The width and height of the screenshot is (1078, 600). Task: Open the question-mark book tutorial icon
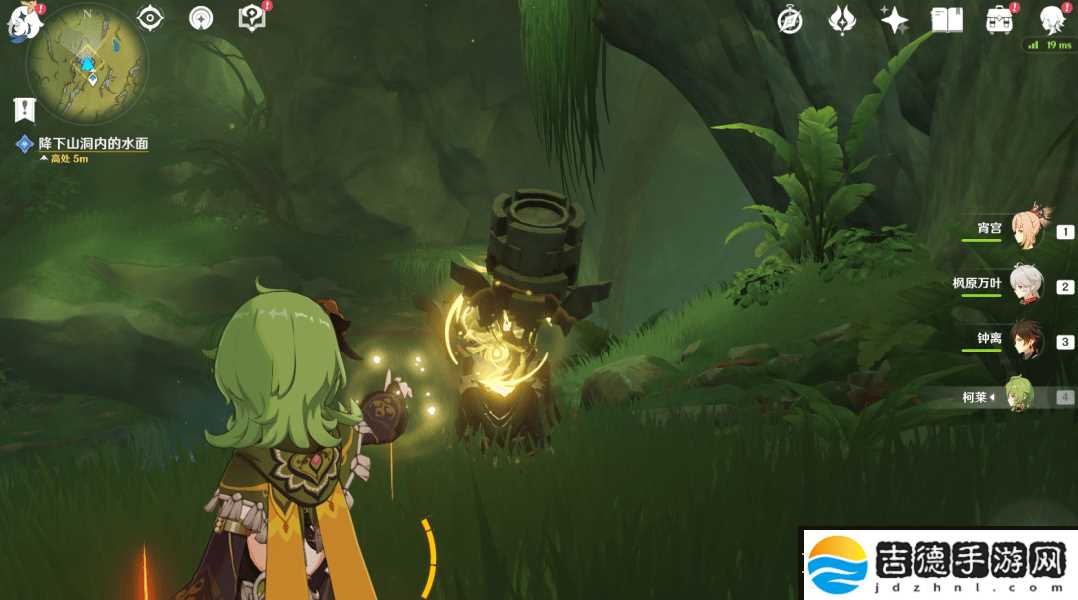[251, 18]
